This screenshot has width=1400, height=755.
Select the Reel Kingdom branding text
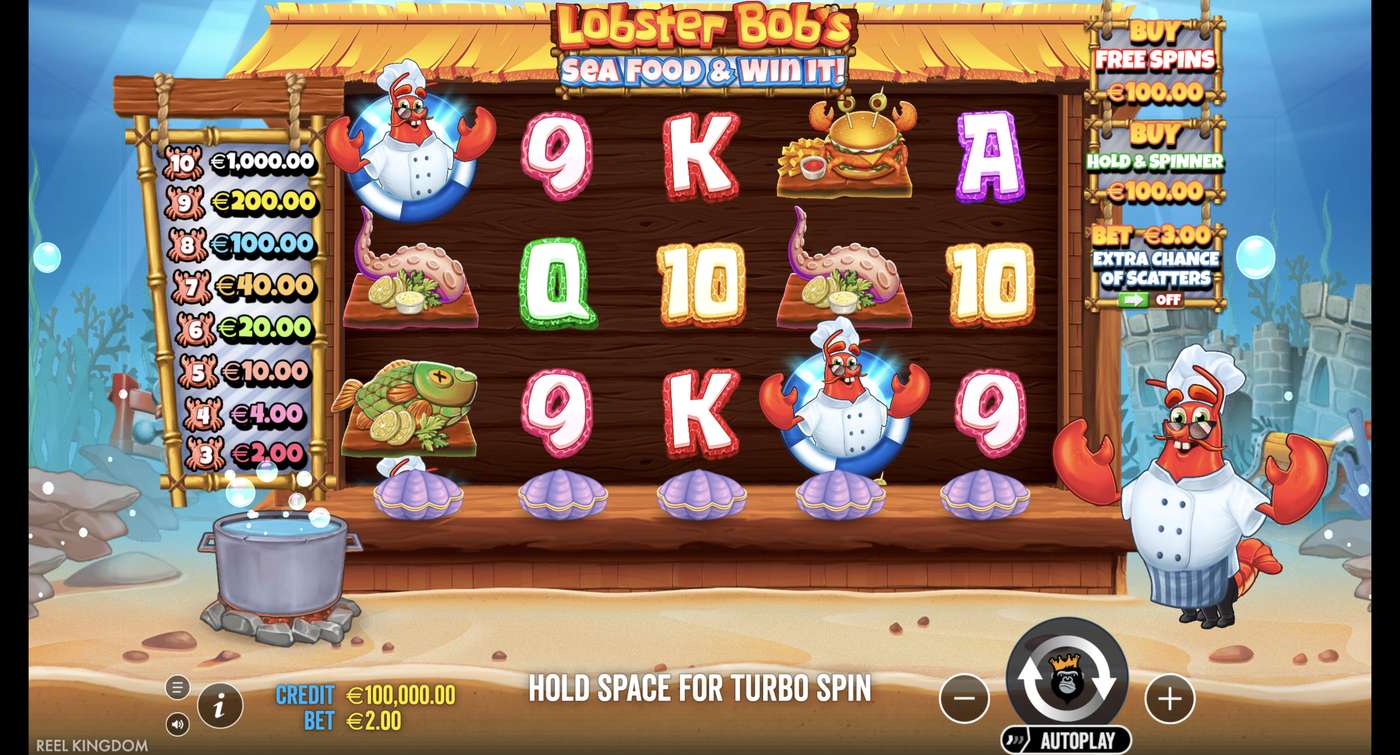(x=95, y=744)
